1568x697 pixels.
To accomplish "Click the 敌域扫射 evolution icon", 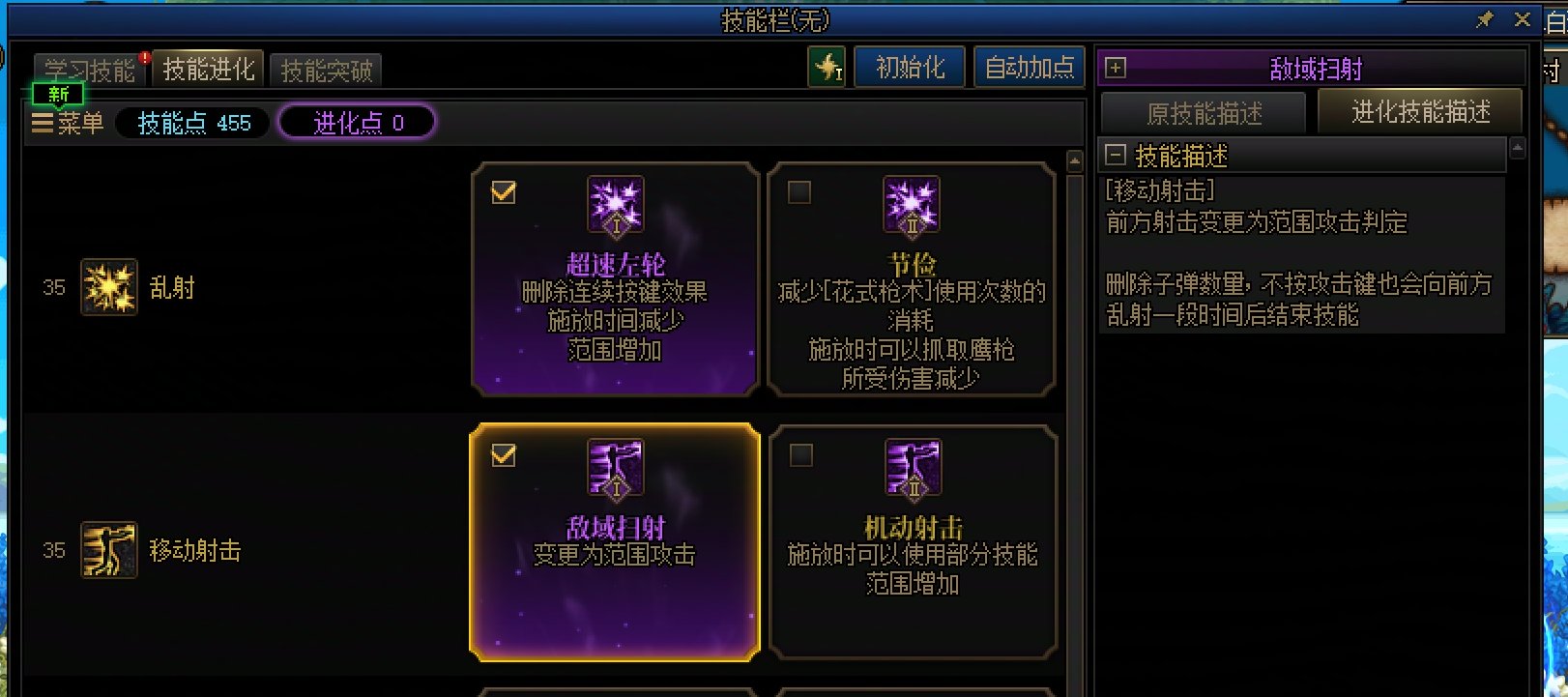I will (x=615, y=469).
